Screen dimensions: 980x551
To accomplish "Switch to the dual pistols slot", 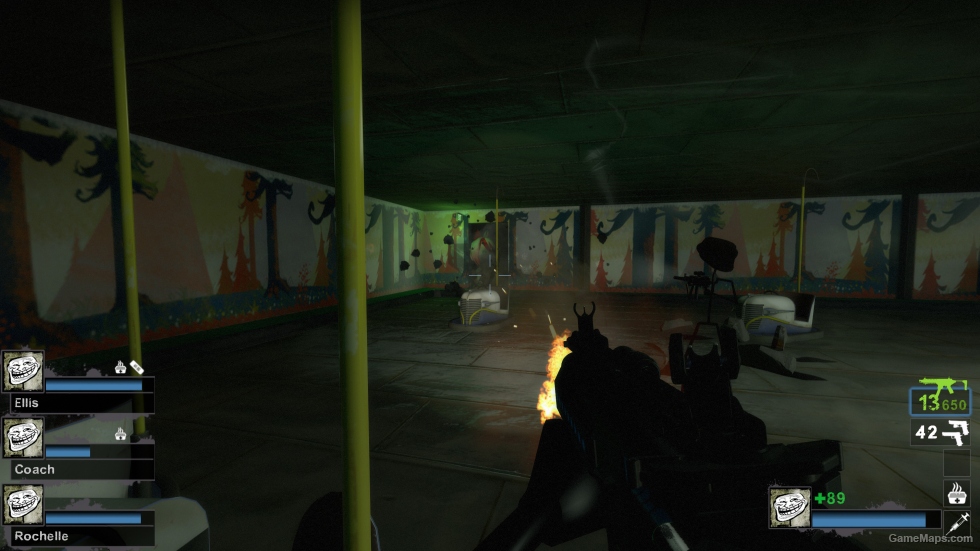I will pyautogui.click(x=941, y=433).
